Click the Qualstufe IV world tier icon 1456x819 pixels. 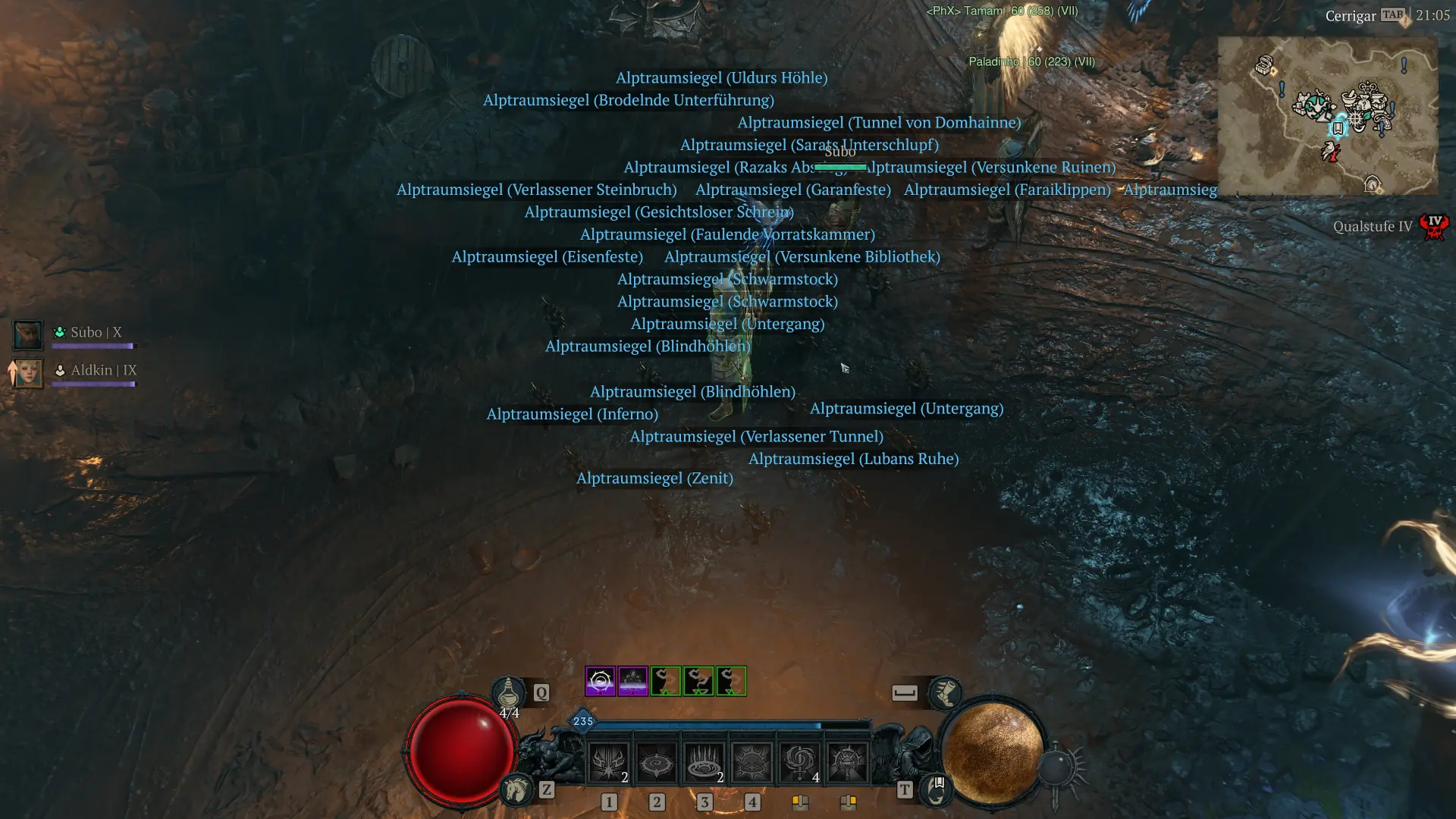1432,225
